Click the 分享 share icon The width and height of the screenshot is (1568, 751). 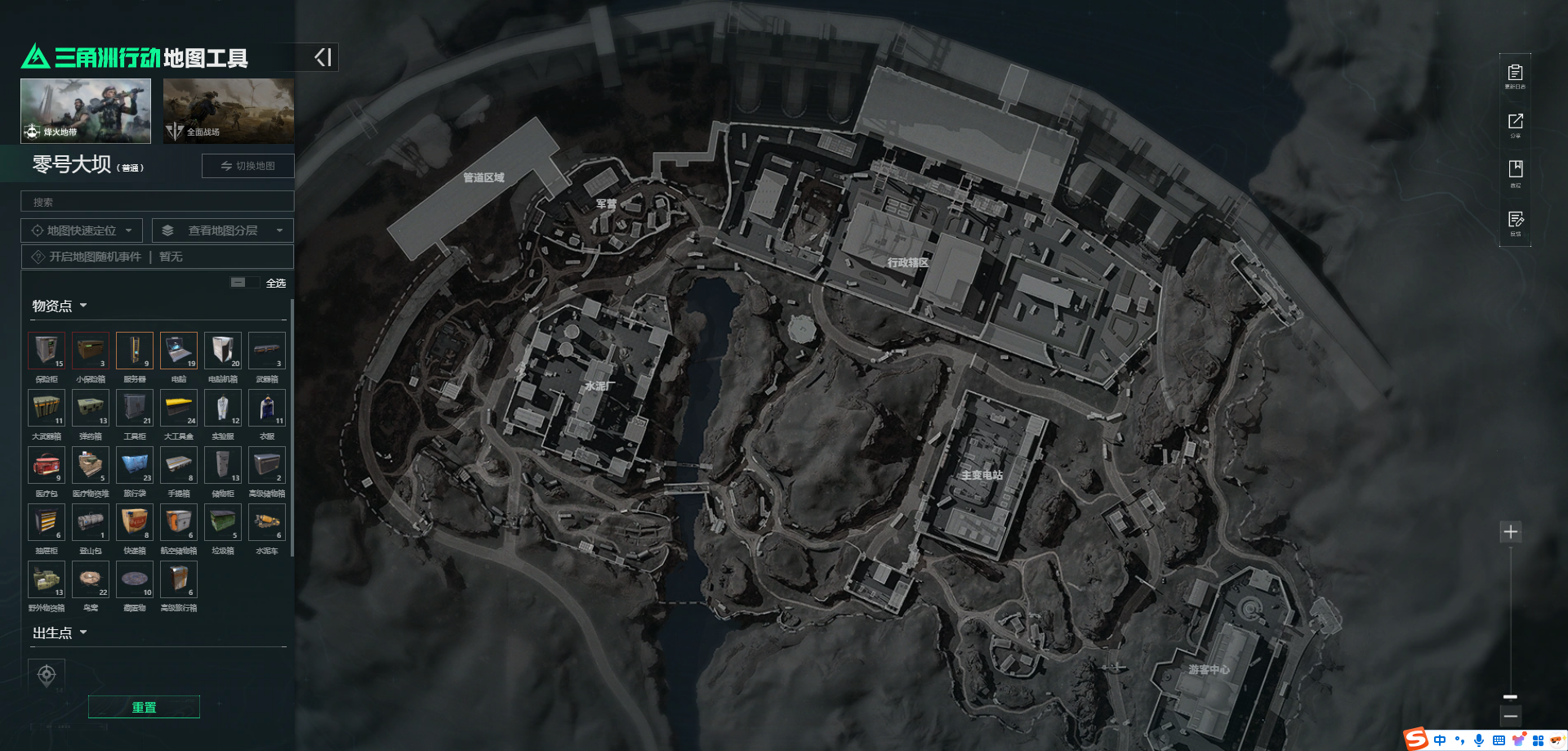(1515, 124)
